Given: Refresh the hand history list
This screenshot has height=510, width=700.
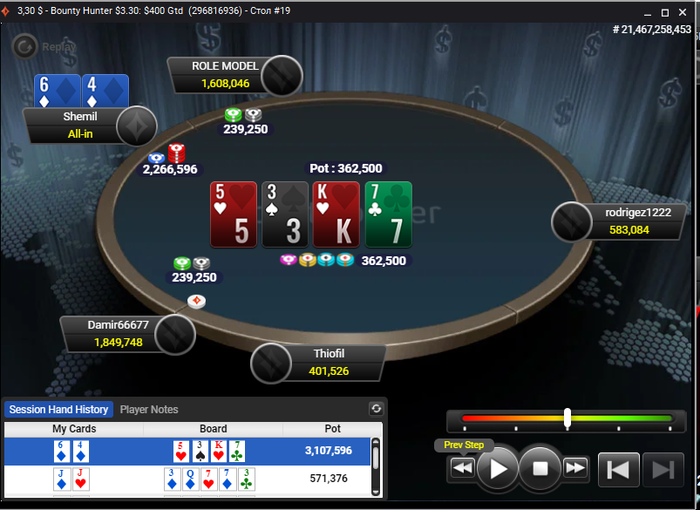Looking at the screenshot, I should tap(376, 408).
